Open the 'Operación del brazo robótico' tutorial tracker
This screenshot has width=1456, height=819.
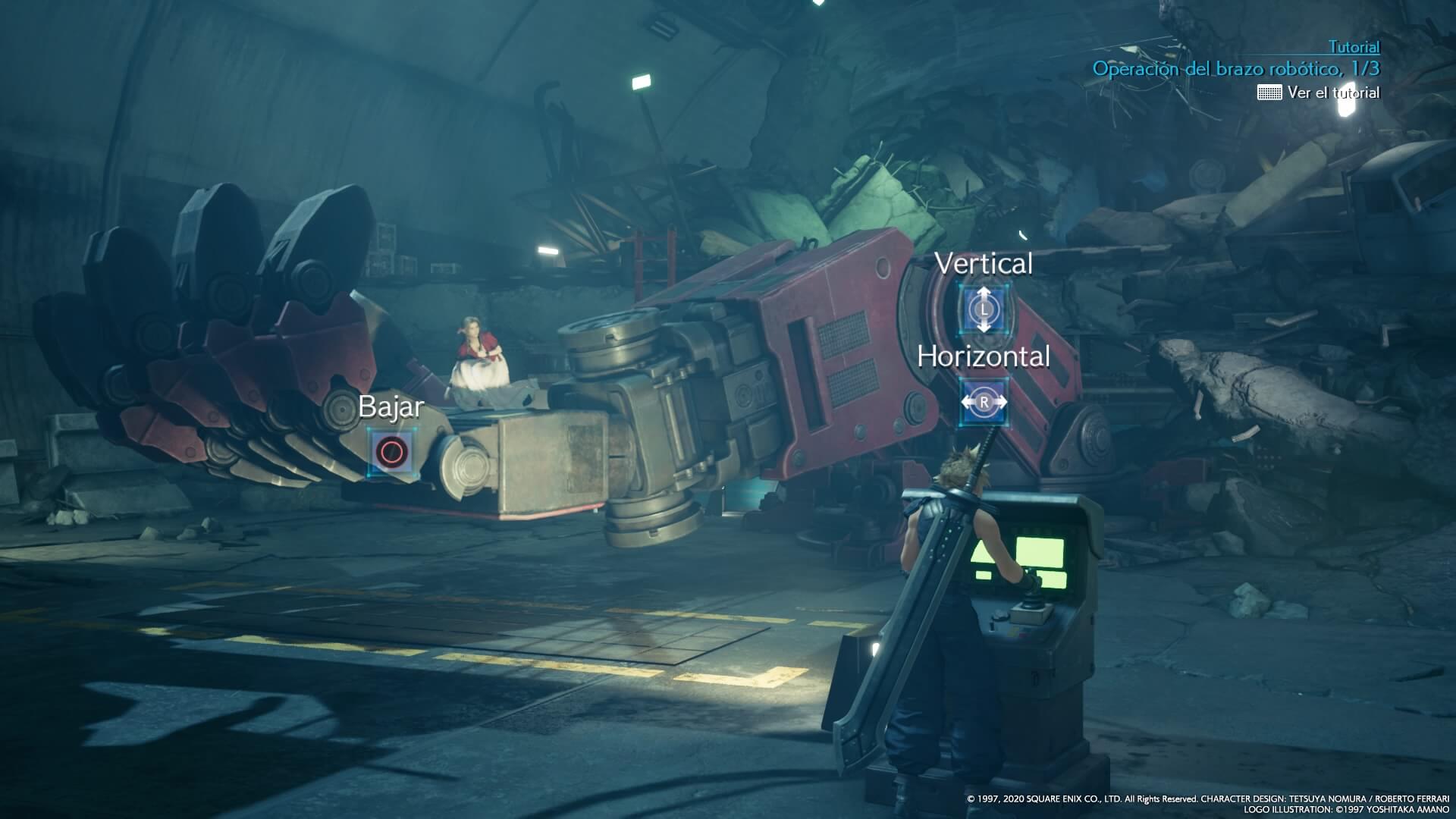pyautogui.click(x=1235, y=69)
